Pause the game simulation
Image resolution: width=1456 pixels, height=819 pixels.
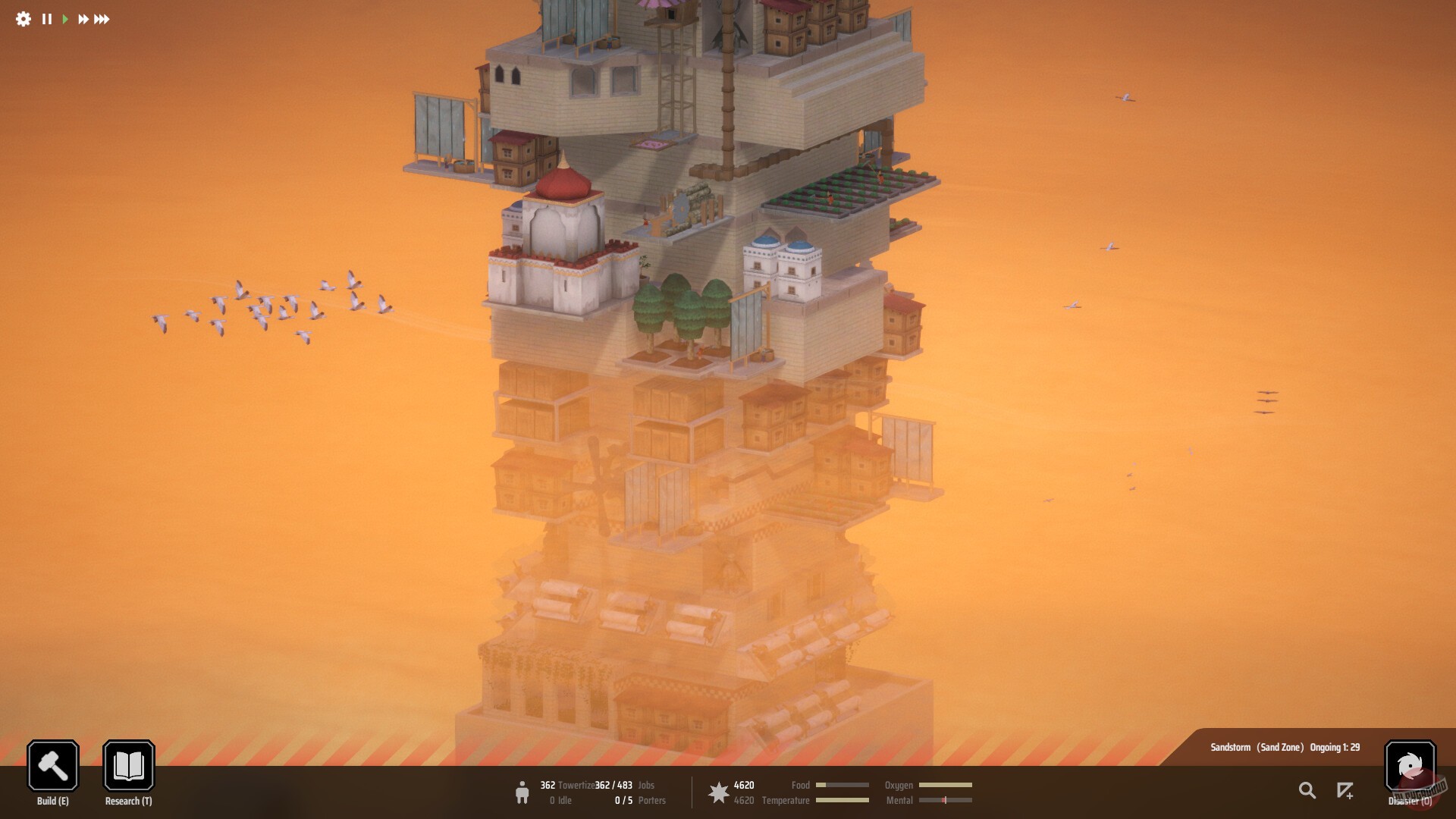[47, 20]
